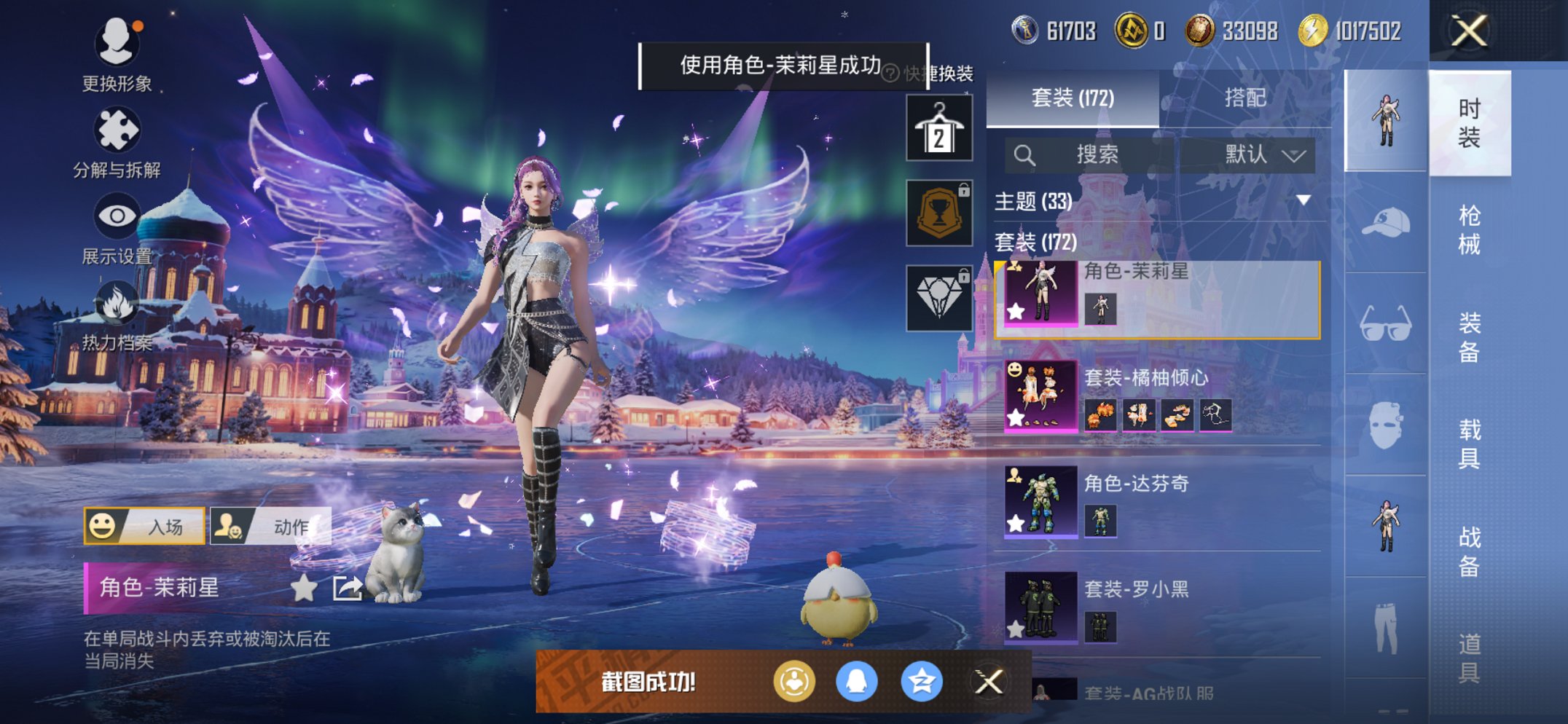Share the outfit with the share arrow icon
The width and height of the screenshot is (1568, 724).
click(x=347, y=588)
